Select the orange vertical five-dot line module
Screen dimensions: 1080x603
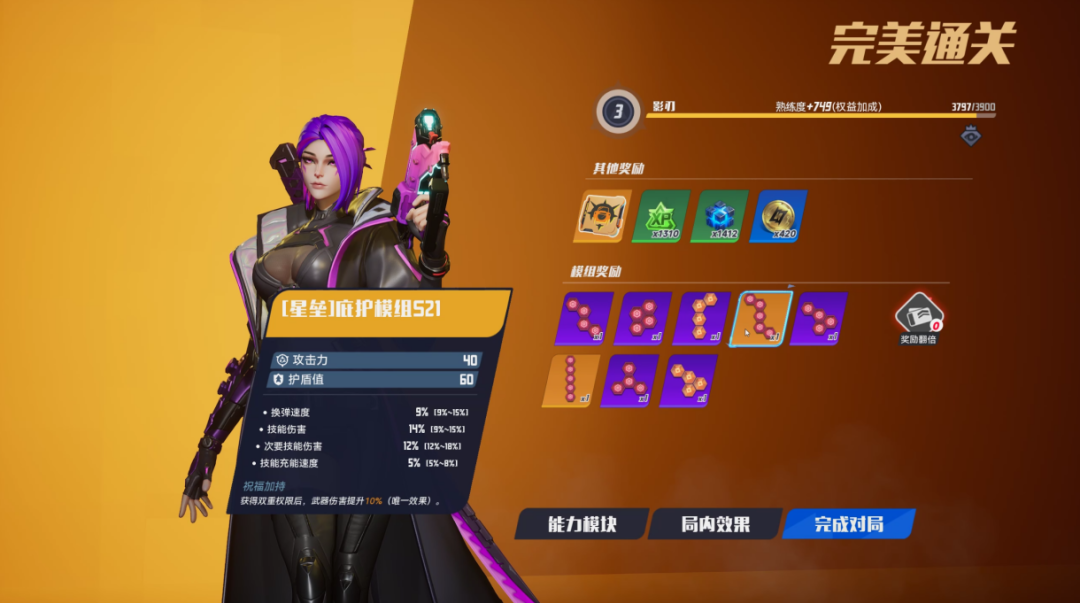[571, 380]
